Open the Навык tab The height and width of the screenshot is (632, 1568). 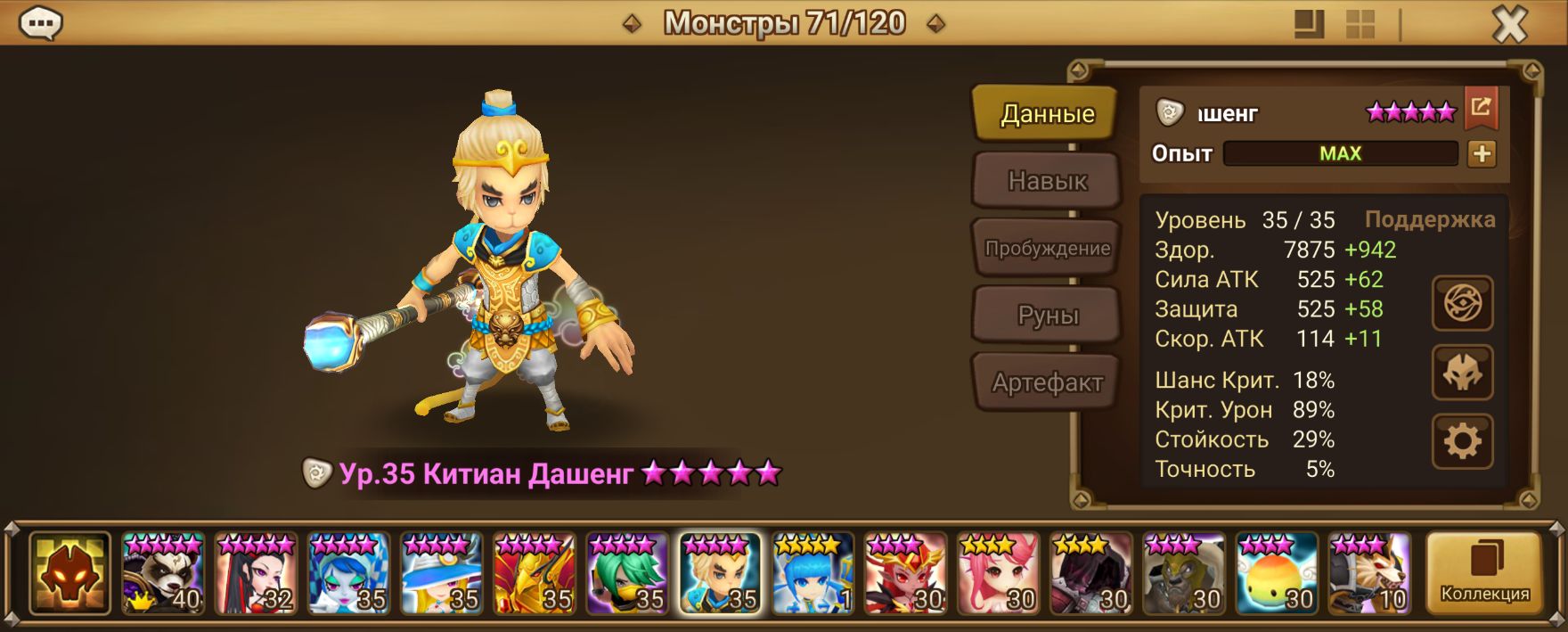tap(1047, 181)
